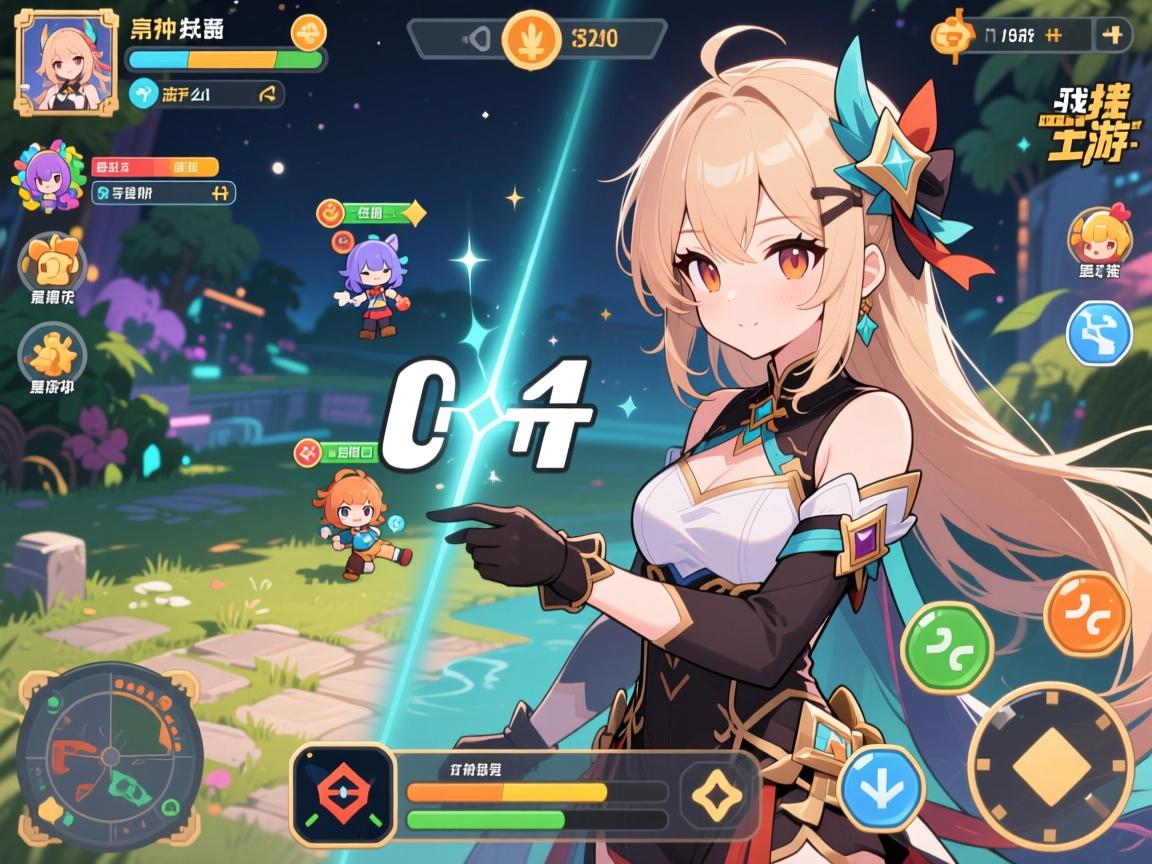Activate the green round skill button
The image size is (1152, 864).
click(x=946, y=648)
